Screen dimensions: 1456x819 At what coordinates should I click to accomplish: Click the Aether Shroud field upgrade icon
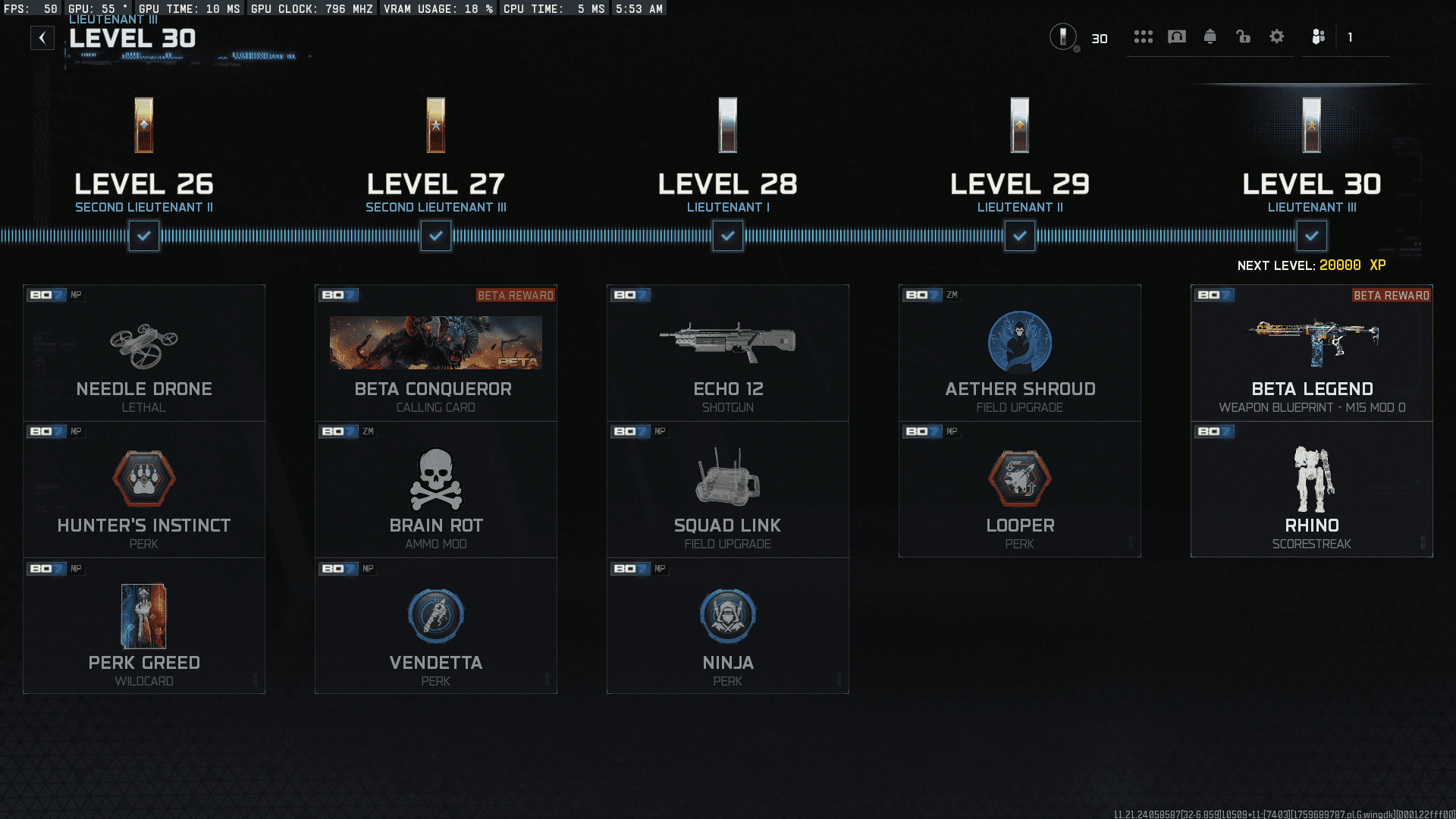1019,342
